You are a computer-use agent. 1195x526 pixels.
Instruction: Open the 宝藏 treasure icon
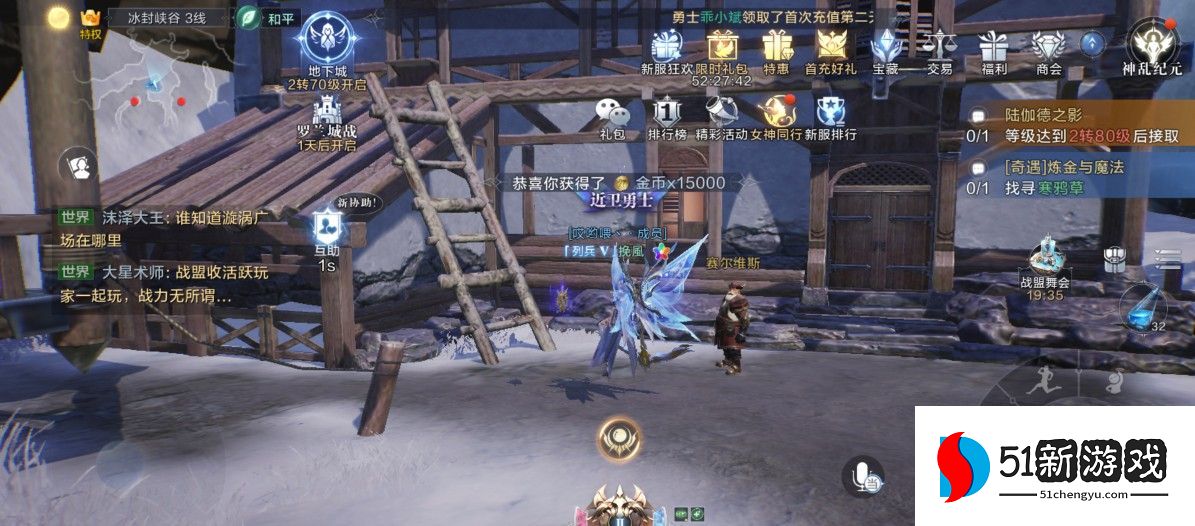coord(886,46)
